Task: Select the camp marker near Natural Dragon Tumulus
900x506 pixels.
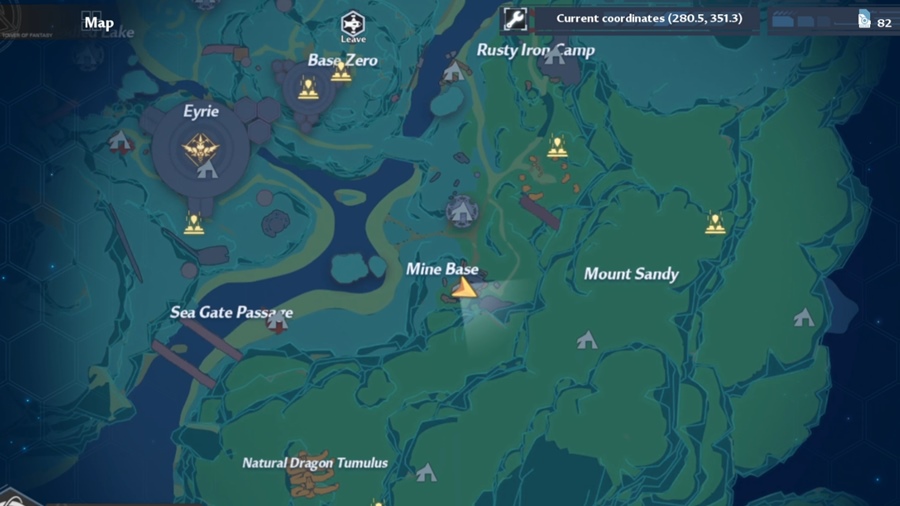Action: (426, 471)
